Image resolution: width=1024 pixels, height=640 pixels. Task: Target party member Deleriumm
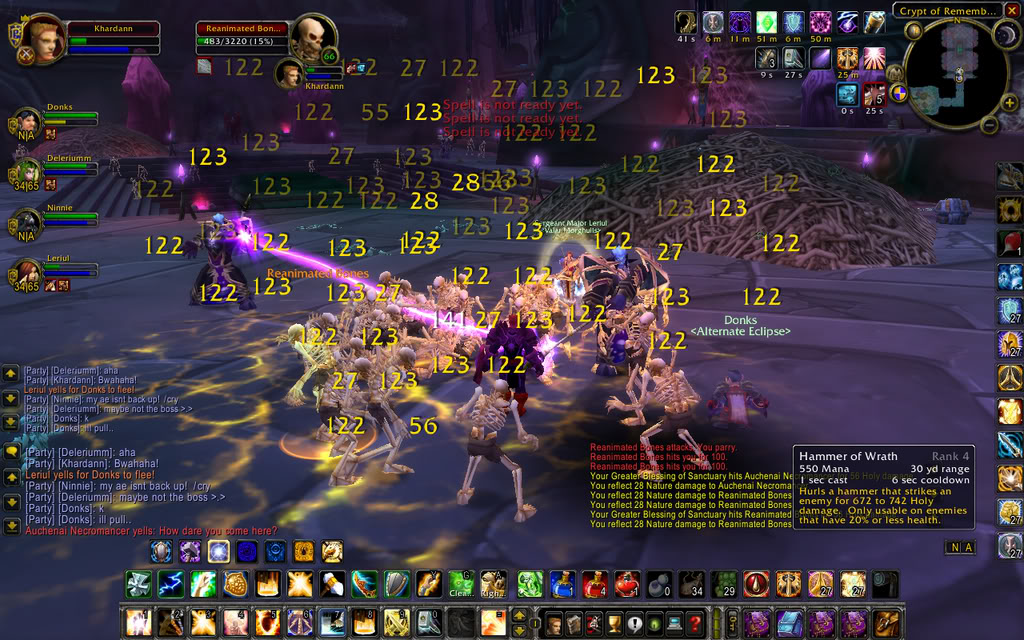tap(28, 171)
